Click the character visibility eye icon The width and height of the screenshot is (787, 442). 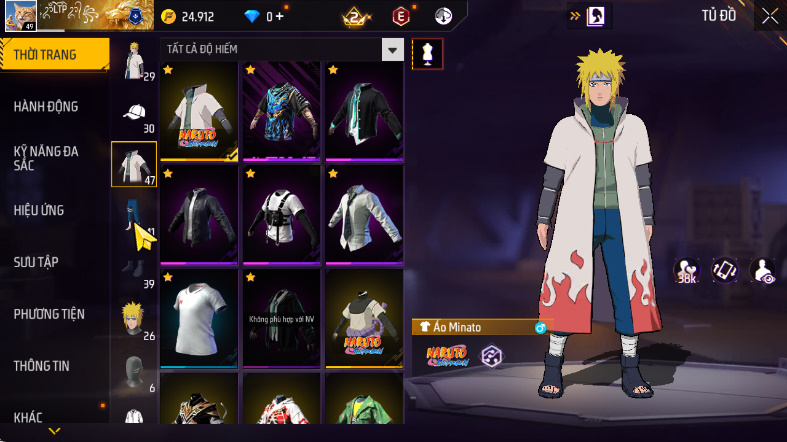762,270
